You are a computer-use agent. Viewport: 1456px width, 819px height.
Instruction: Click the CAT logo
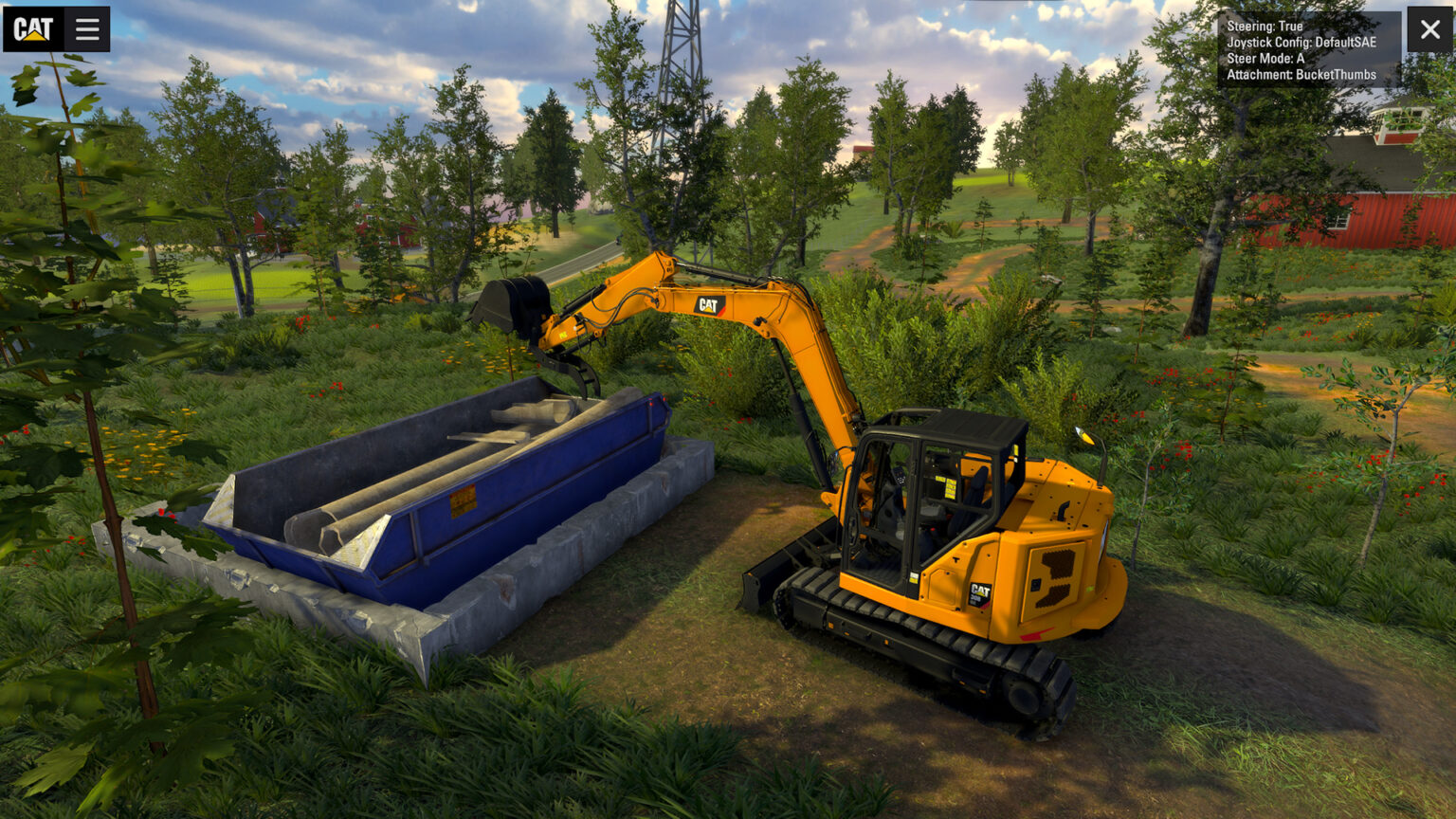click(x=31, y=27)
